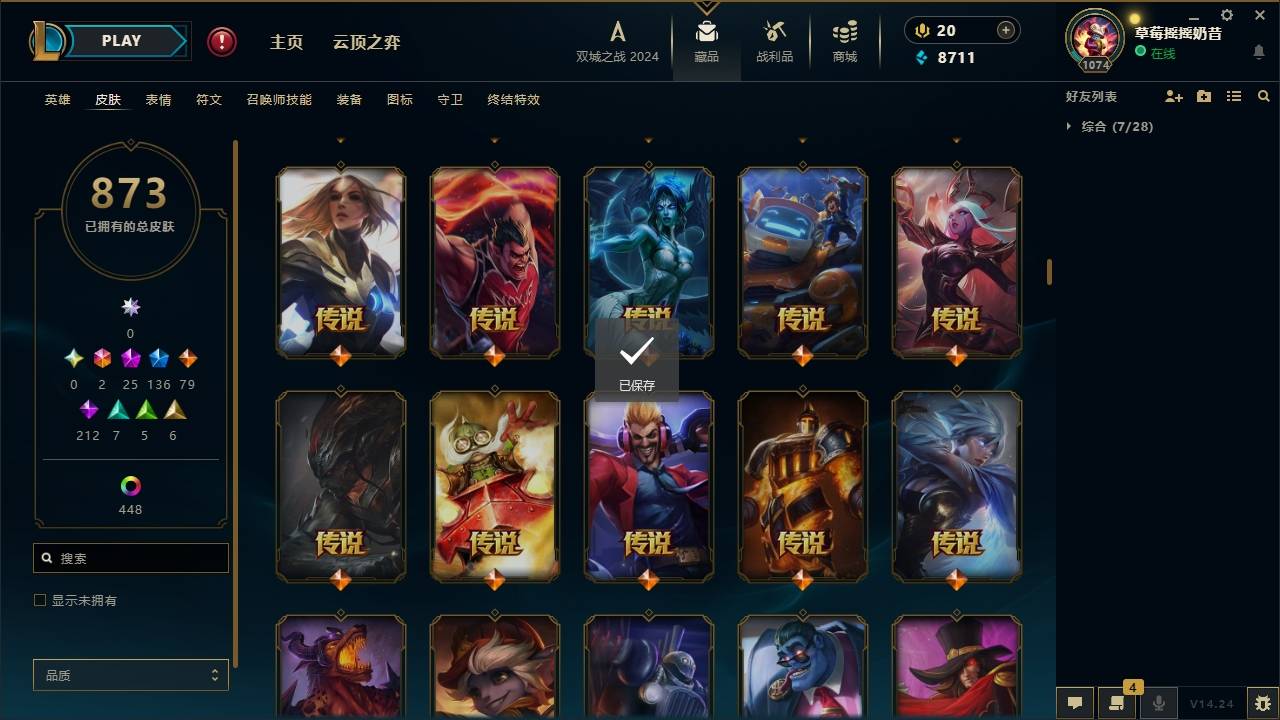Image resolution: width=1280 pixels, height=720 pixels.
Task: Click the friend list search magnifier icon
Action: coord(1264,96)
